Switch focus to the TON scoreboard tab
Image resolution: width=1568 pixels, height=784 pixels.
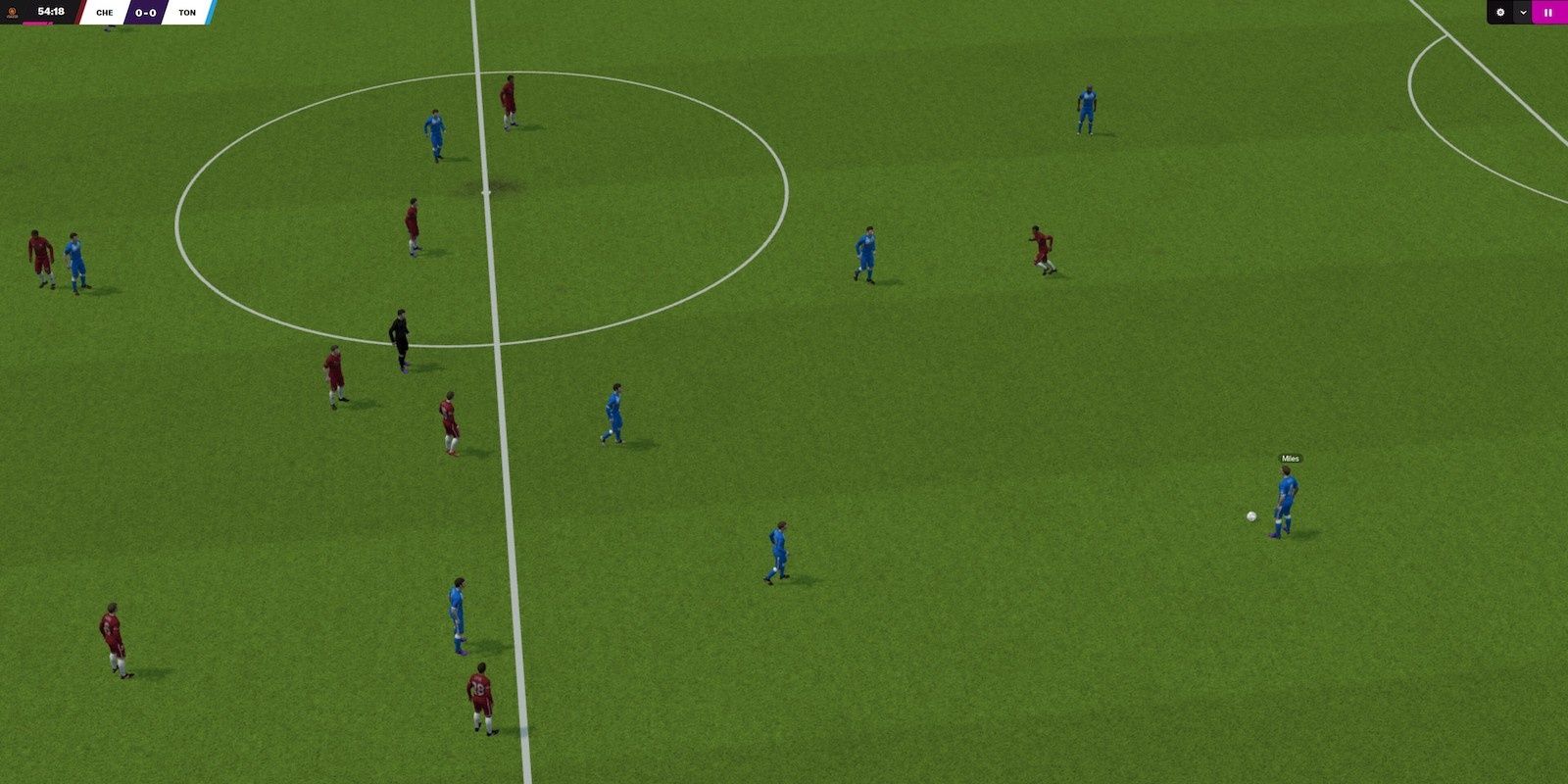188,13
